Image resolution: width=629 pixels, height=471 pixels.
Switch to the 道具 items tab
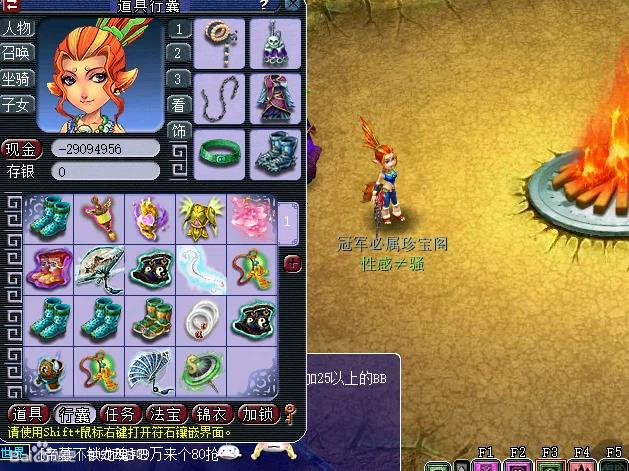27,413
